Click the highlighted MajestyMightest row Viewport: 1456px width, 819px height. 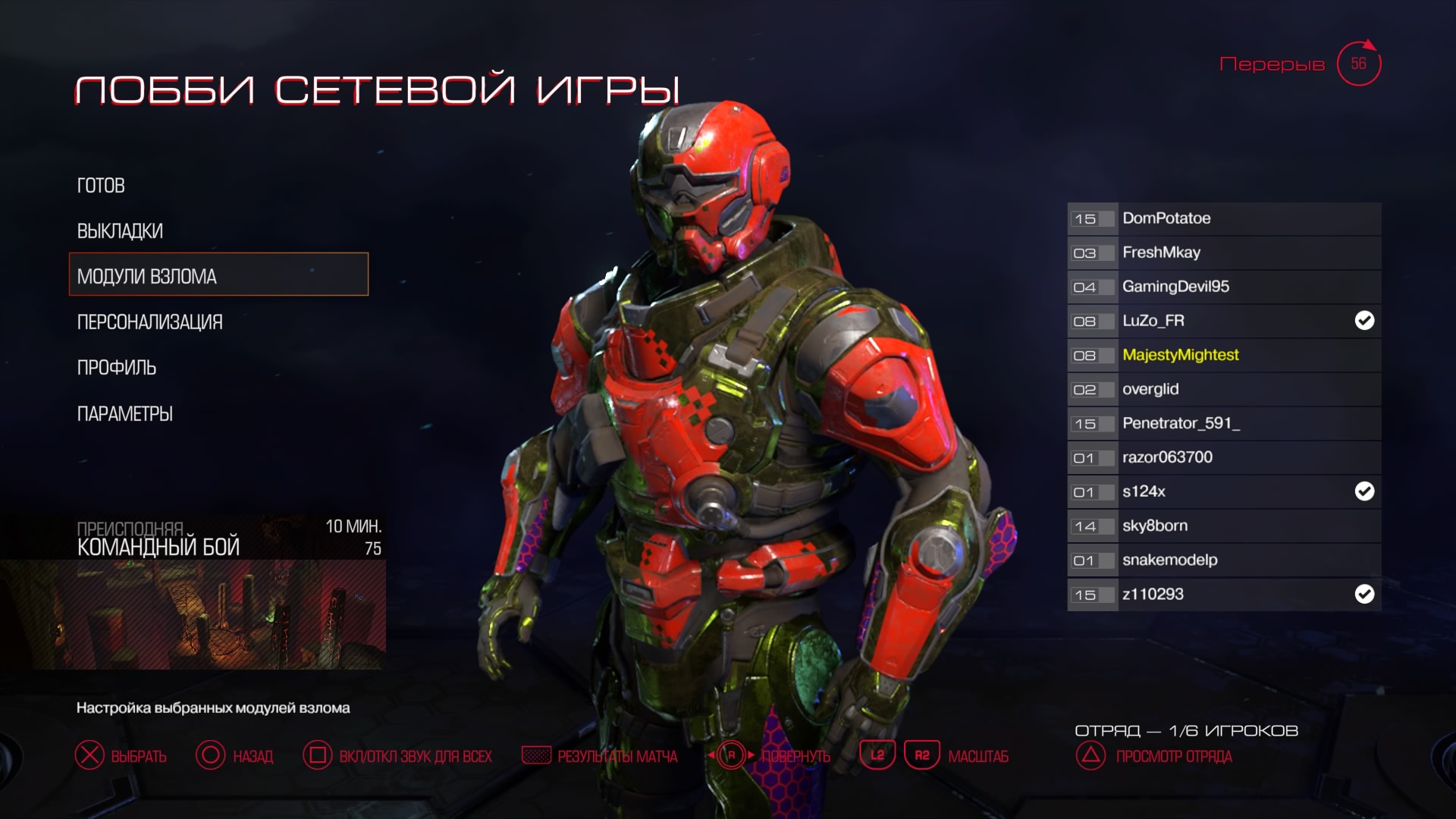(x=1223, y=355)
